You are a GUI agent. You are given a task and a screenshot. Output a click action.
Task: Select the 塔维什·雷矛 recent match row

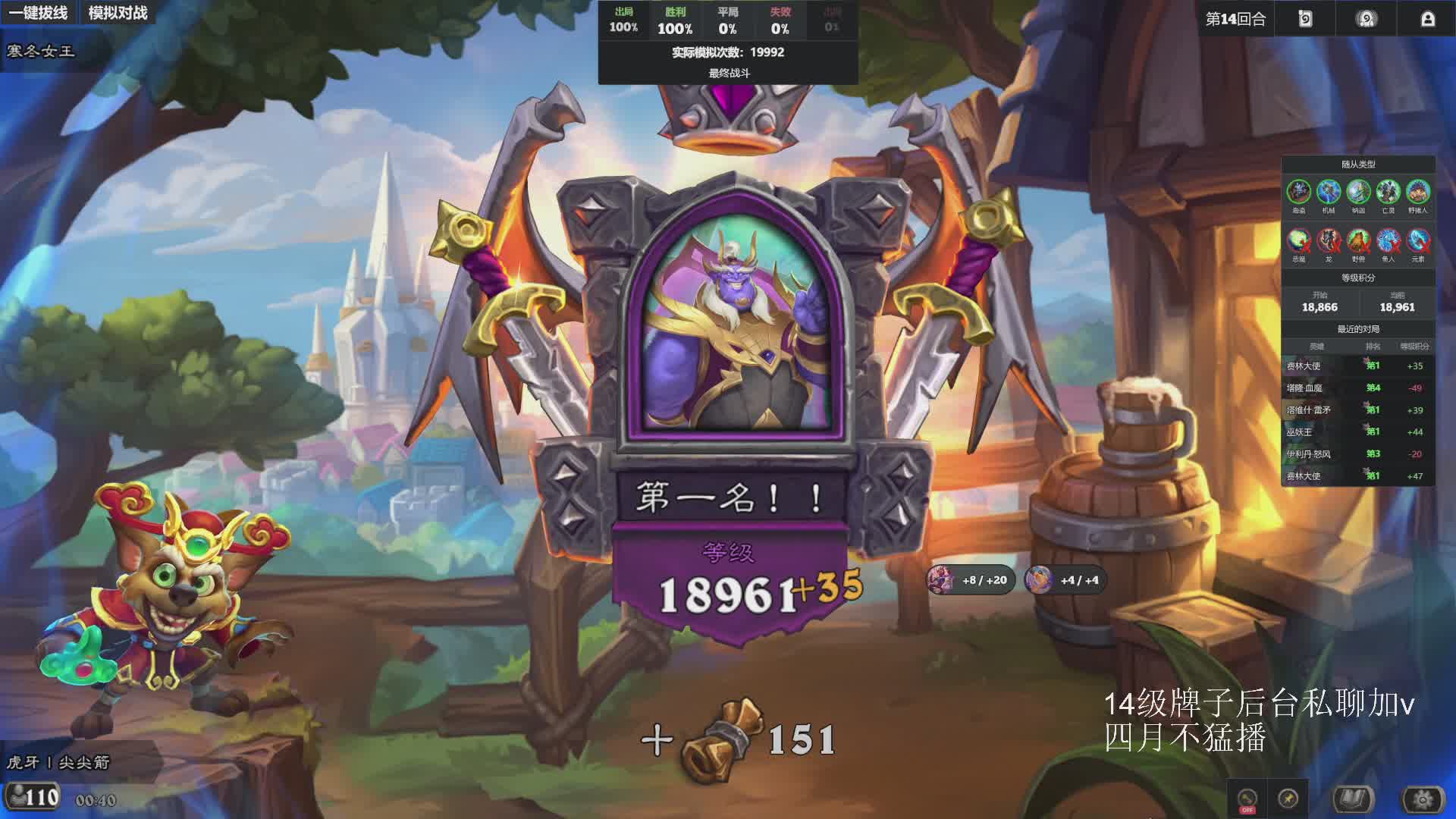(x=1357, y=409)
